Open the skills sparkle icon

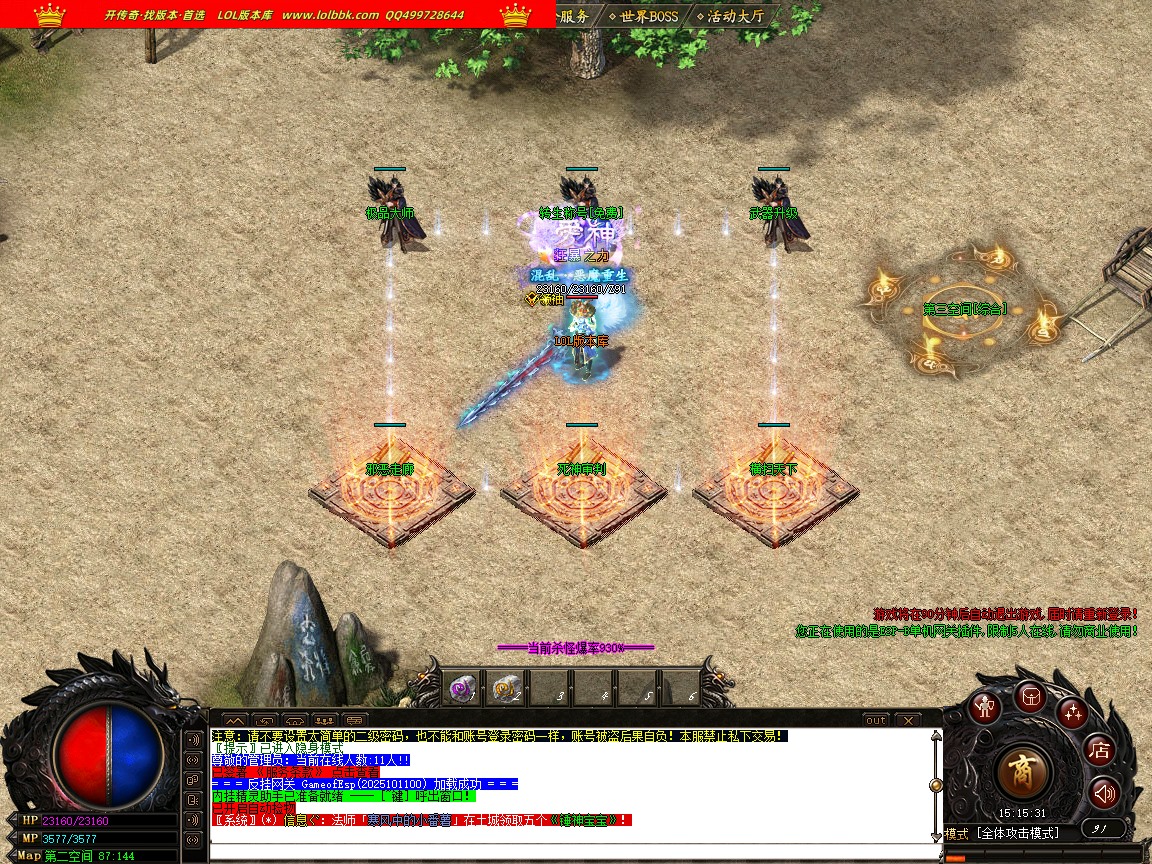[x=1073, y=713]
